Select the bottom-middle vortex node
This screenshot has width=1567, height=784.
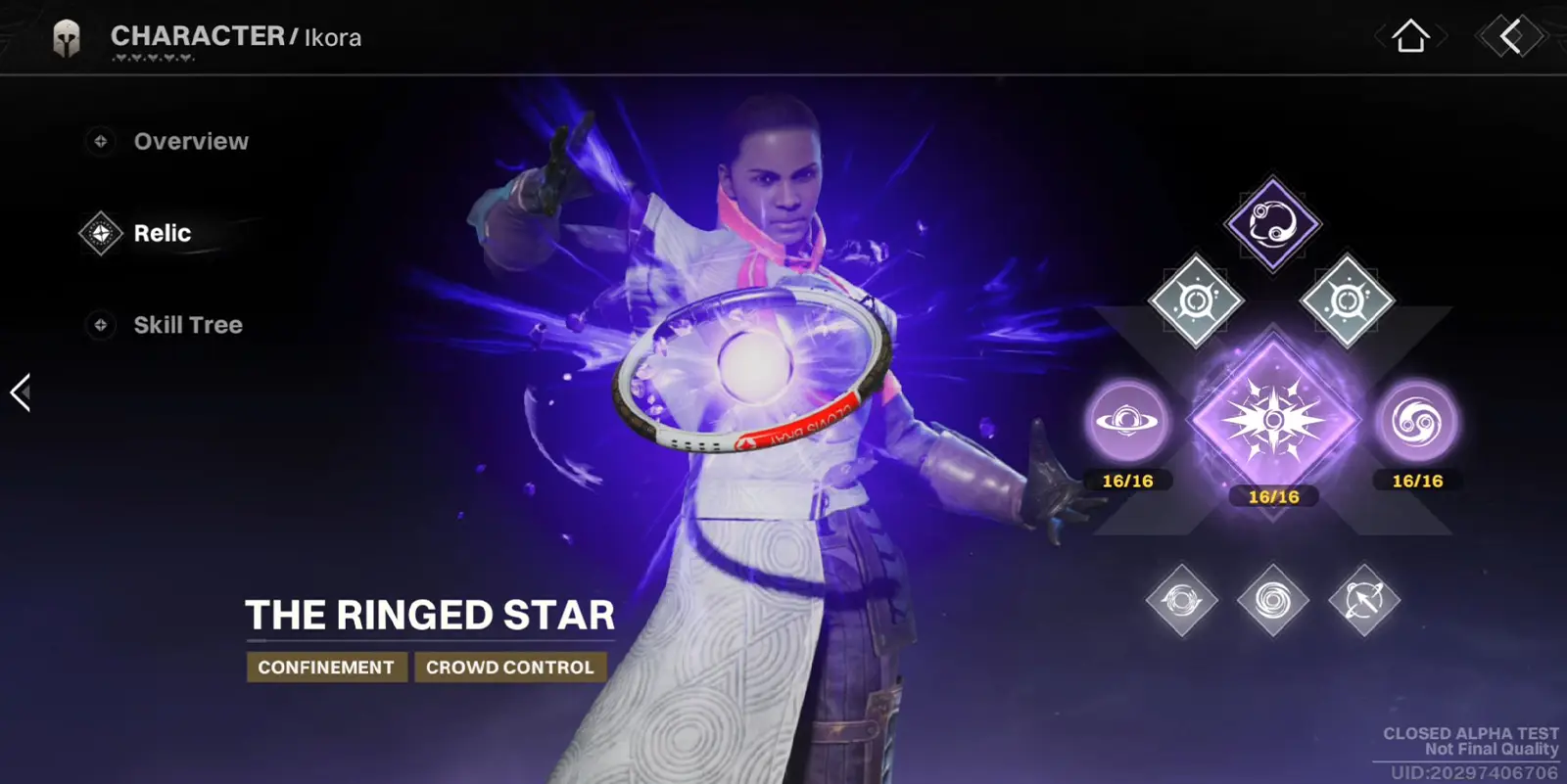coord(1273,599)
